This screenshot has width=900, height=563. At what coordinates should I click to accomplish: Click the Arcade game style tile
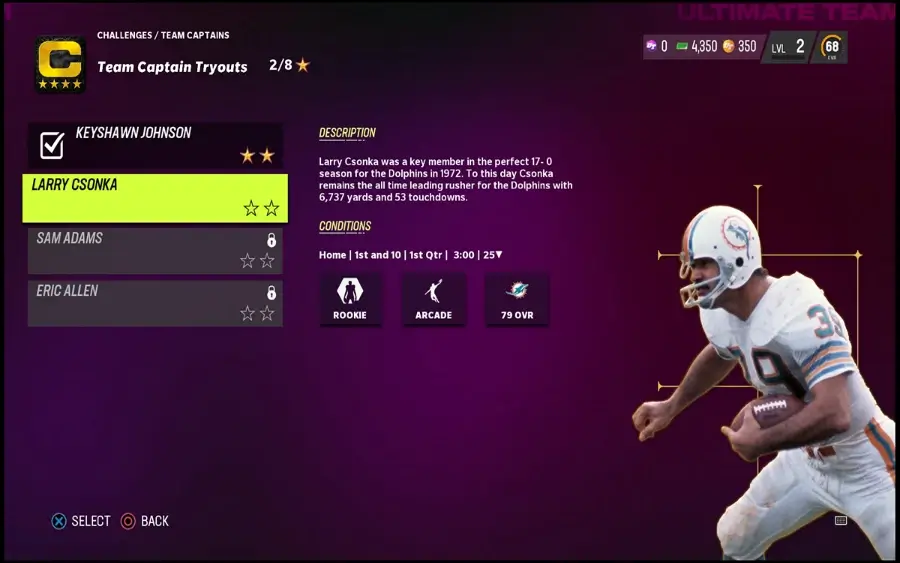434,298
